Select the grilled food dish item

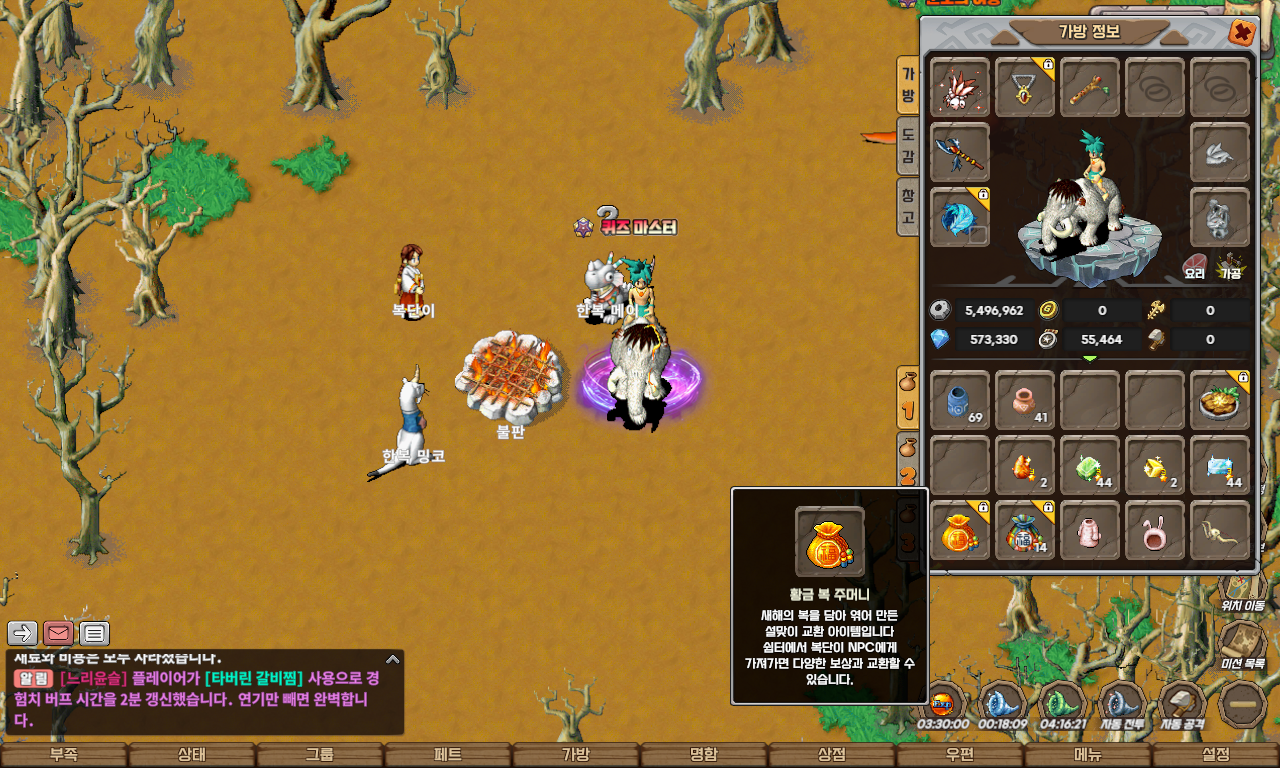point(1220,400)
